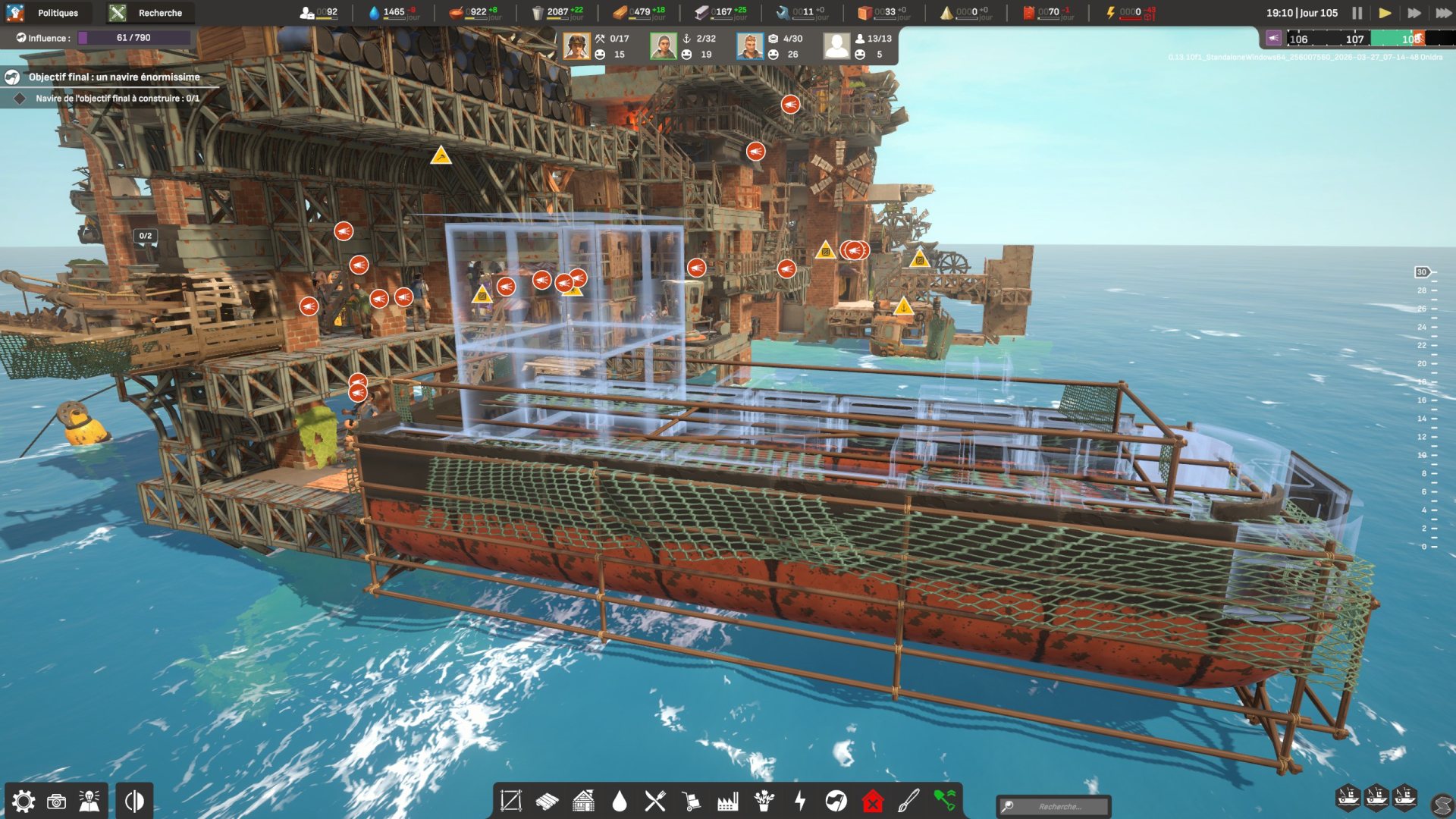Screen dimensions: 1456x819
Task: Open the lightbulb book guide
Action: click(x=89, y=801)
